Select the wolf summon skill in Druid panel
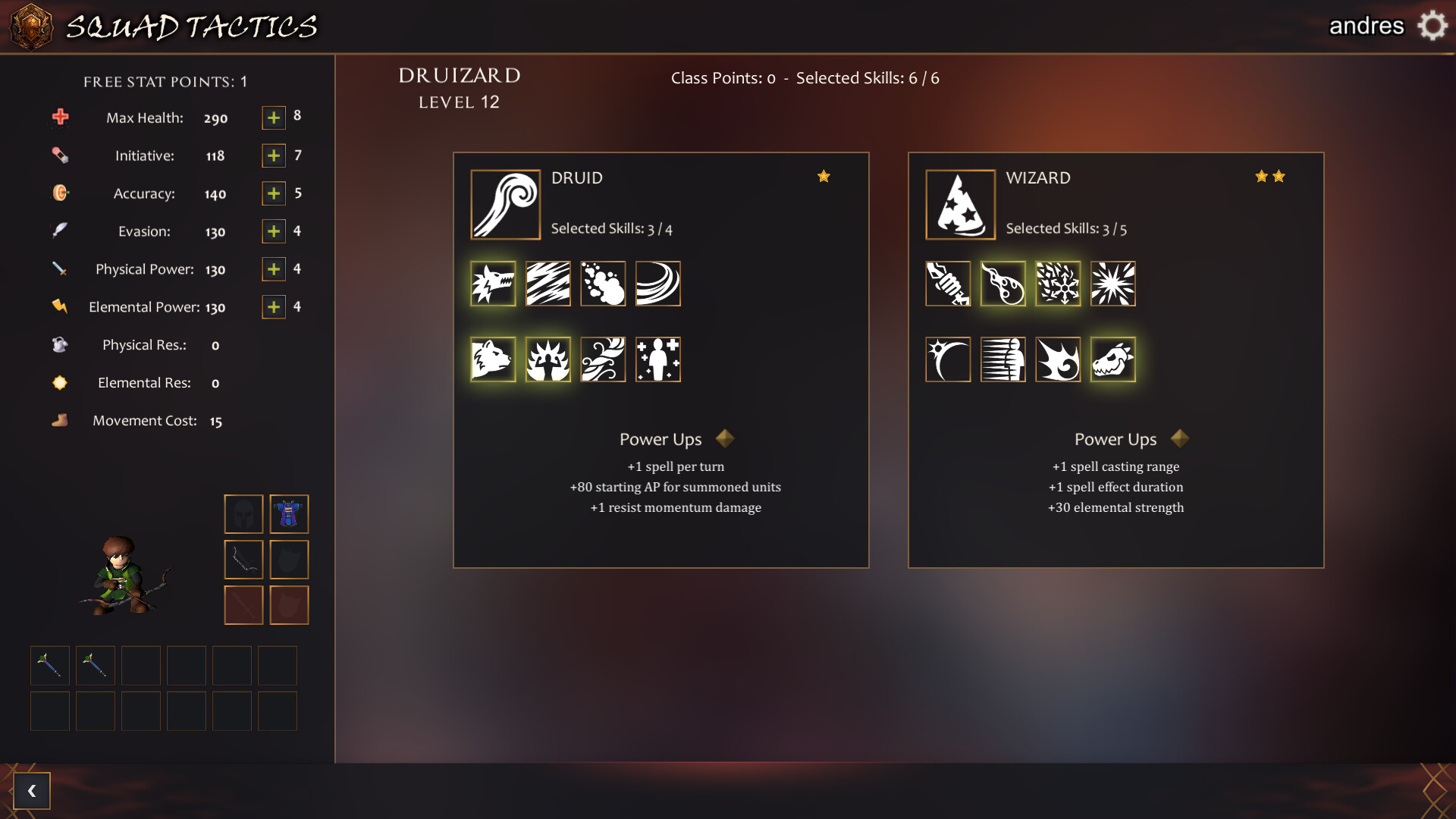Image resolution: width=1456 pixels, height=819 pixels. [x=493, y=284]
